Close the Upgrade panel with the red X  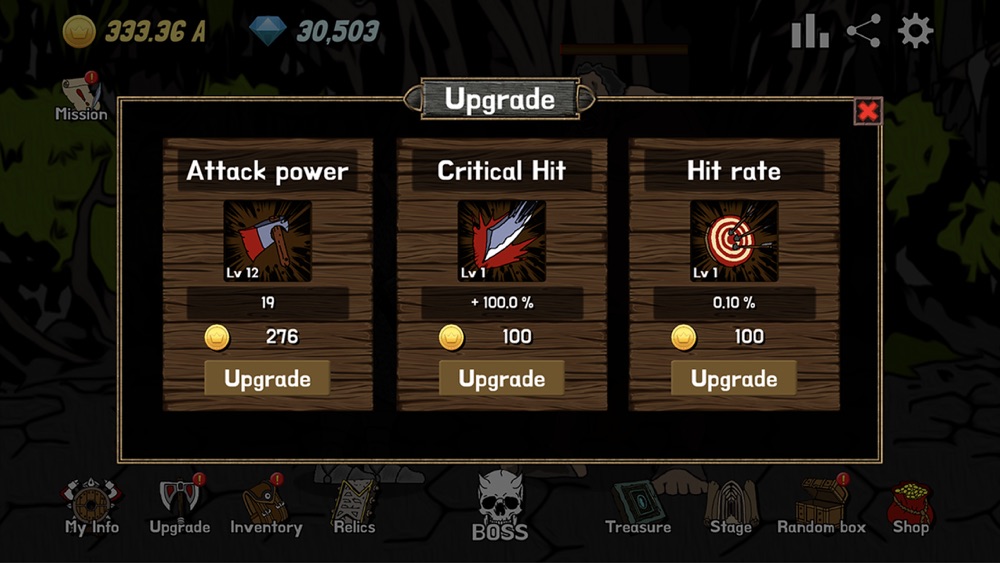coord(867,112)
